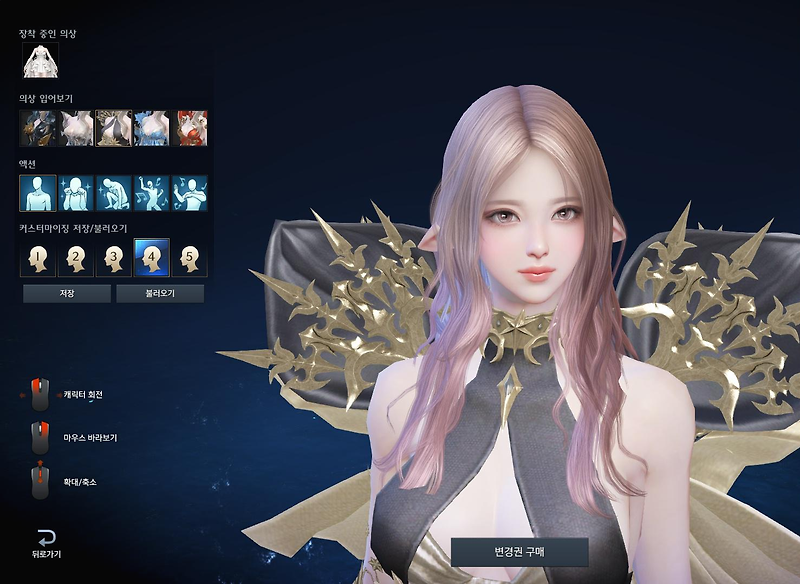Viewport: 800px width, 584px height.
Task: Click the 저장 (Save) button
Action: (67, 294)
